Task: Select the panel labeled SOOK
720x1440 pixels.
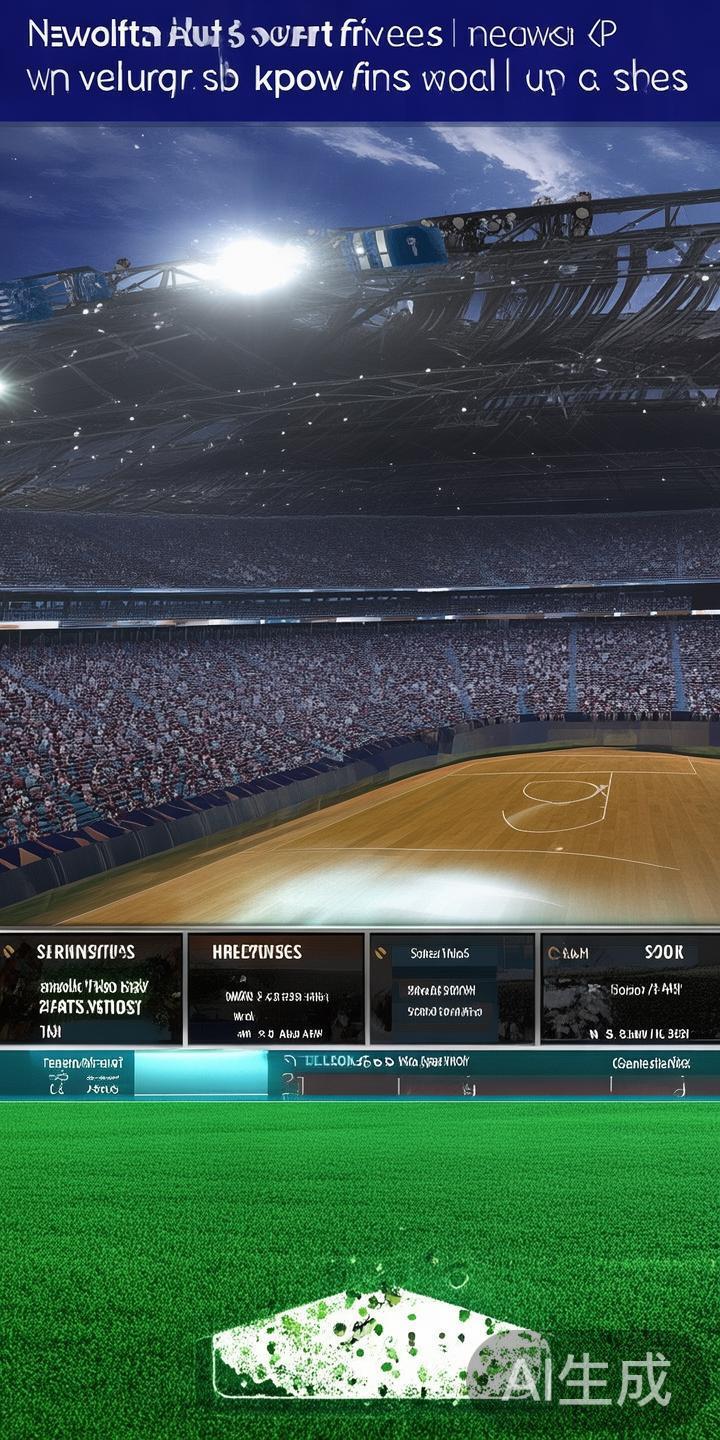Action: tap(630, 988)
